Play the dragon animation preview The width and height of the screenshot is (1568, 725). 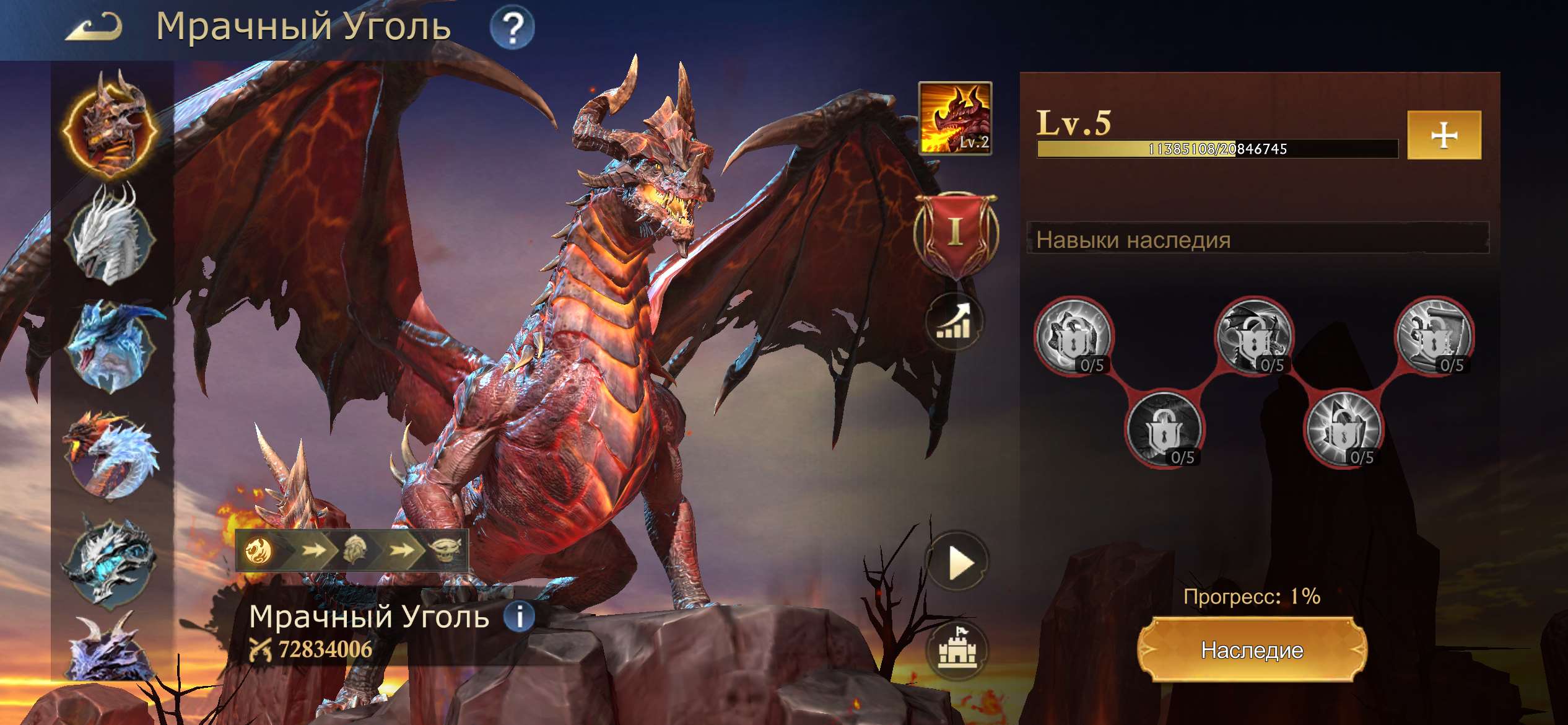point(957,563)
